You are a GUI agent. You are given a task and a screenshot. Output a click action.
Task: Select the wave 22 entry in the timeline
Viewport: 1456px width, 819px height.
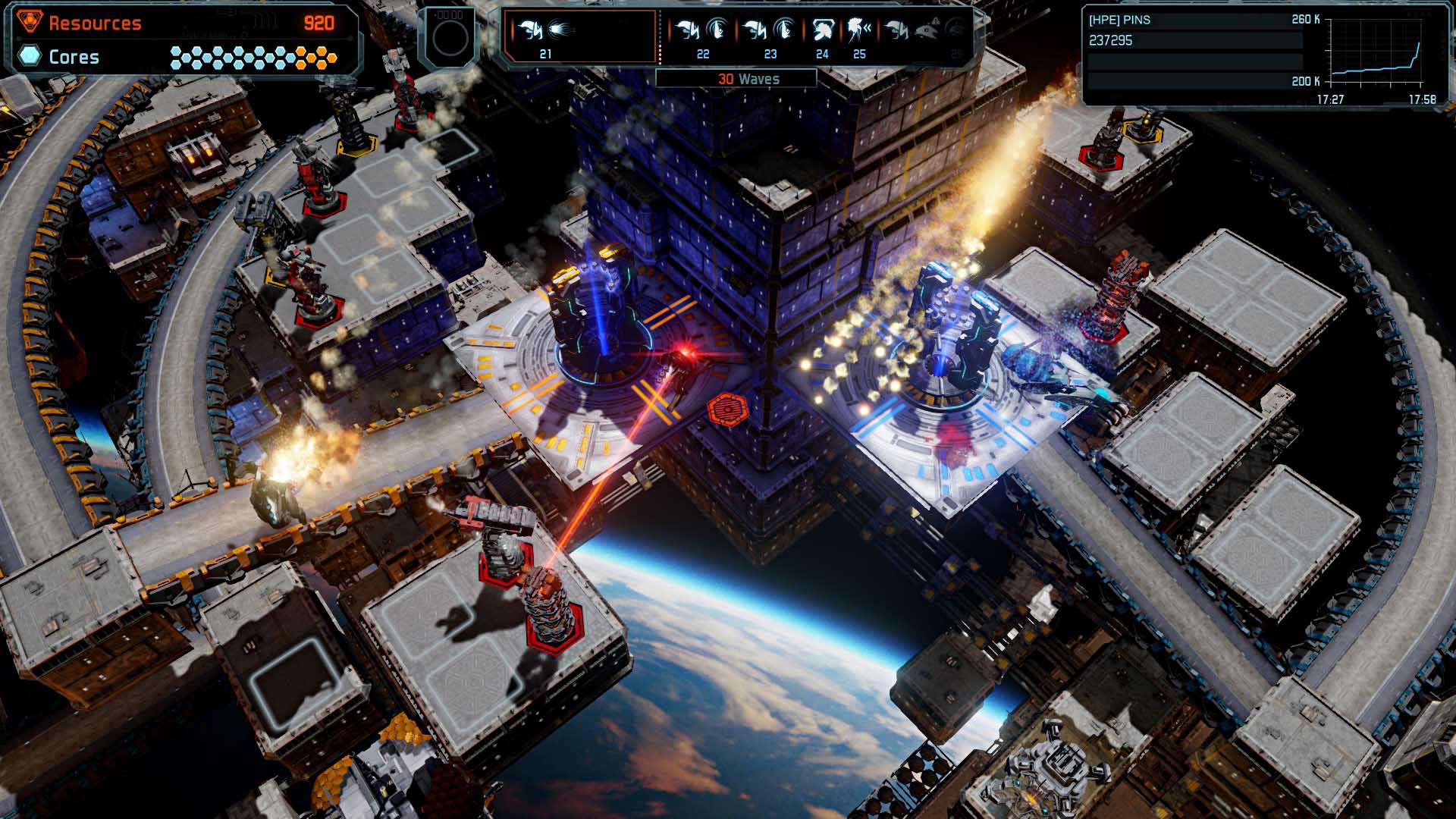[702, 38]
